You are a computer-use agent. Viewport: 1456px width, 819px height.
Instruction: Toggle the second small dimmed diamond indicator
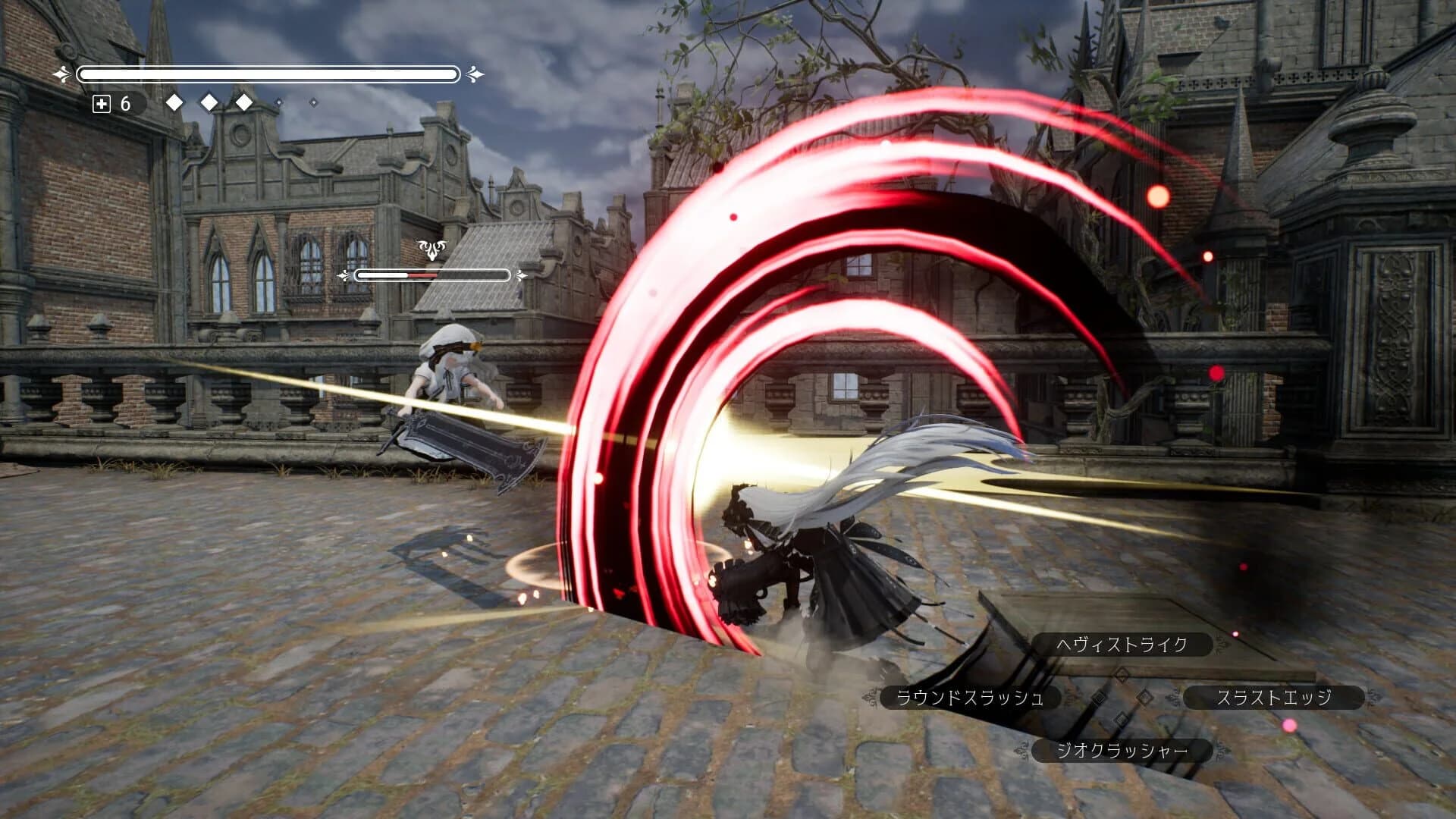[313, 103]
